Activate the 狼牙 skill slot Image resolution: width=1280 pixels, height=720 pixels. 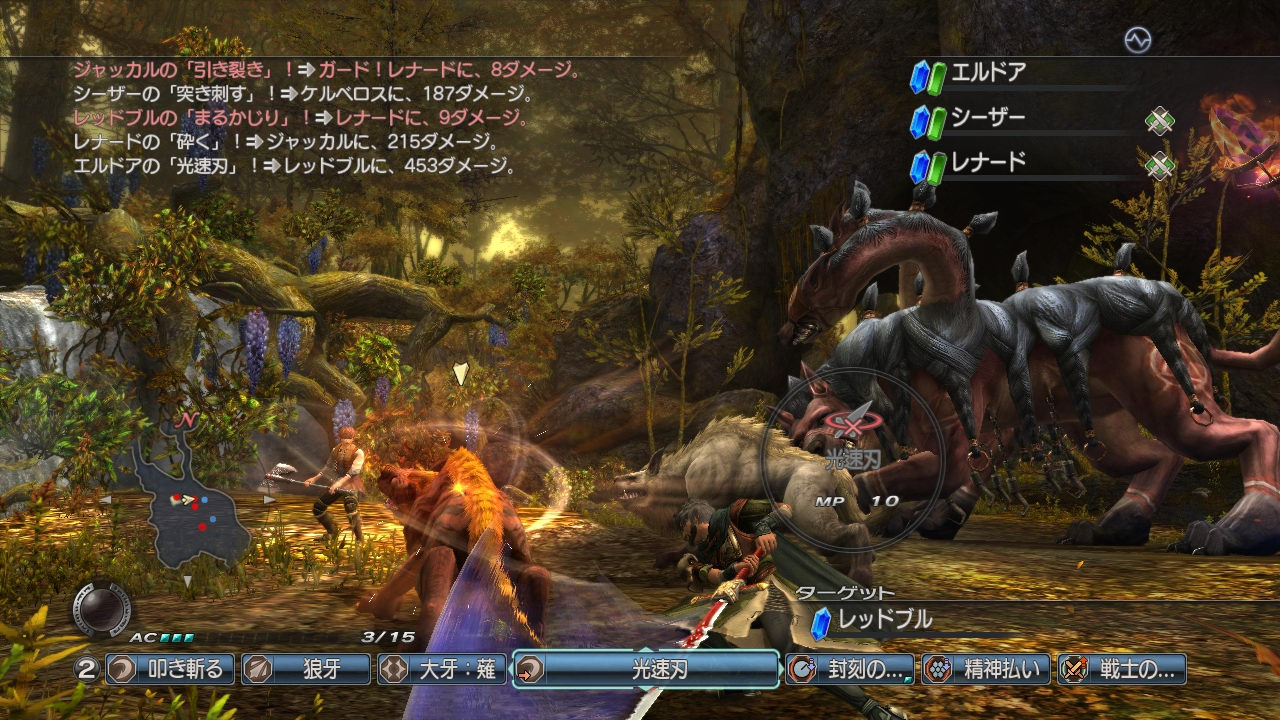(306, 669)
